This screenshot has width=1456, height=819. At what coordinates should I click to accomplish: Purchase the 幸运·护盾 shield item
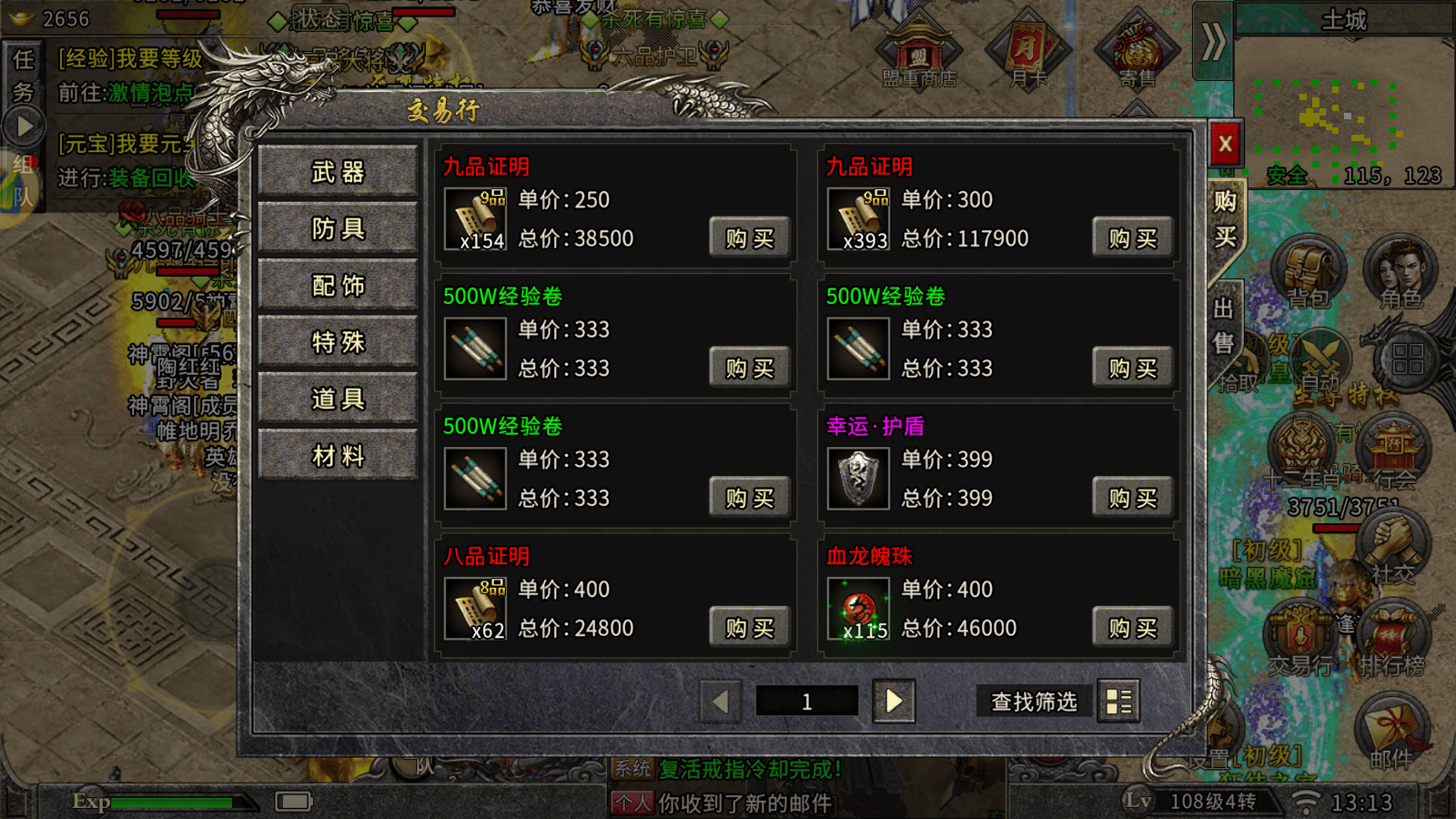pyautogui.click(x=1132, y=498)
